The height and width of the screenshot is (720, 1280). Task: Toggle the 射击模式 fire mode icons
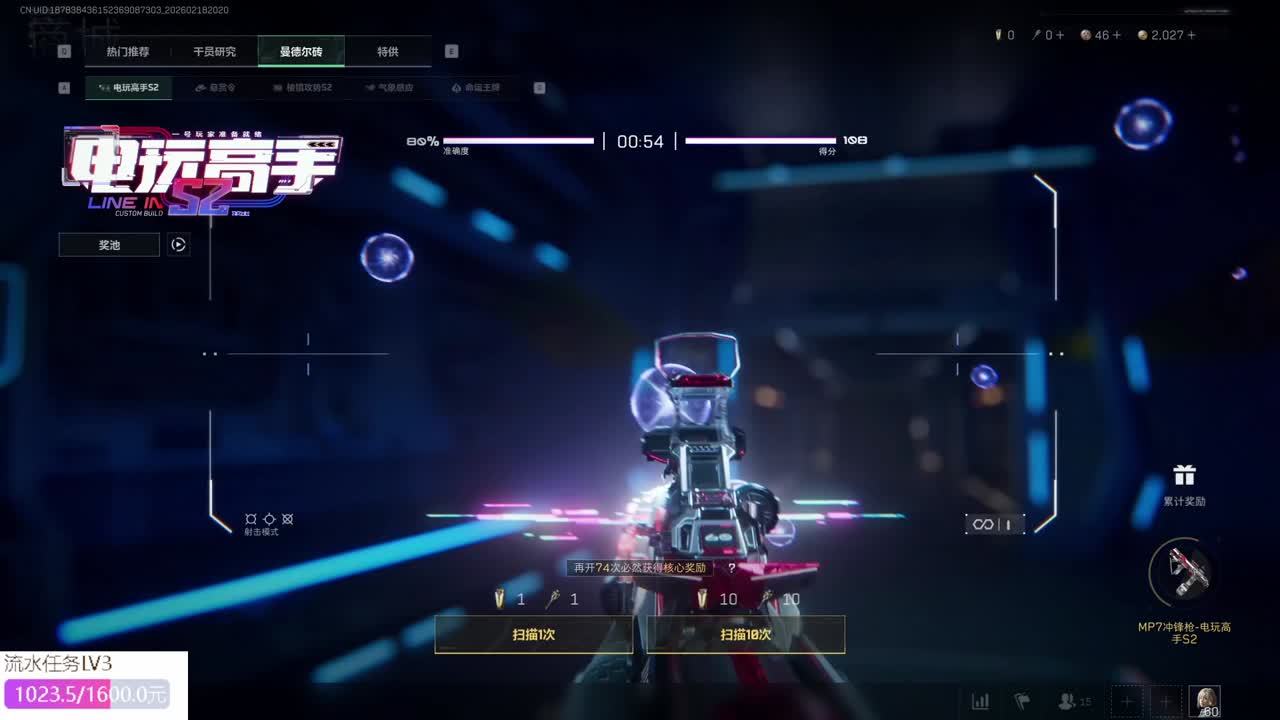pos(269,520)
